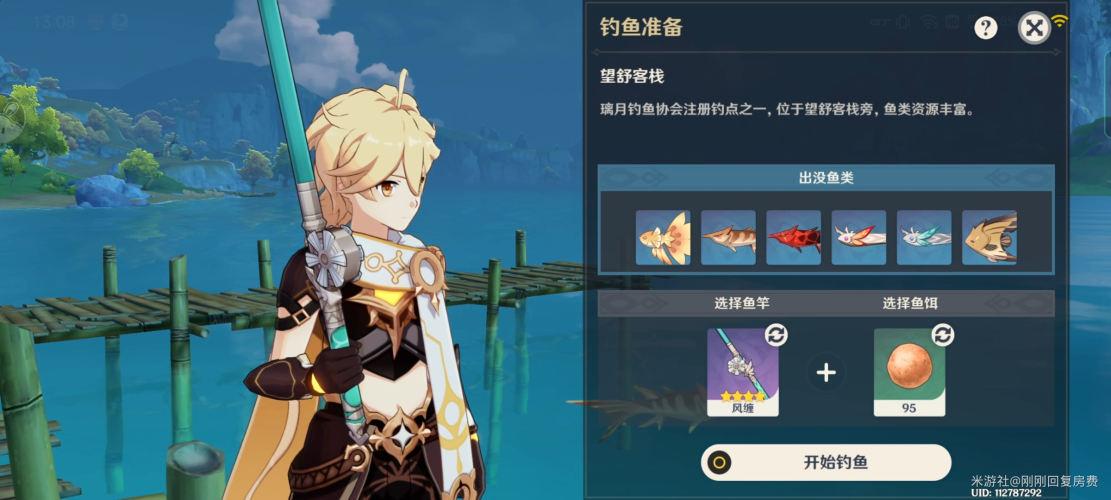Inspect the slim brown fish icon
Image resolution: width=1111 pixels, height=500 pixels.
click(x=728, y=237)
